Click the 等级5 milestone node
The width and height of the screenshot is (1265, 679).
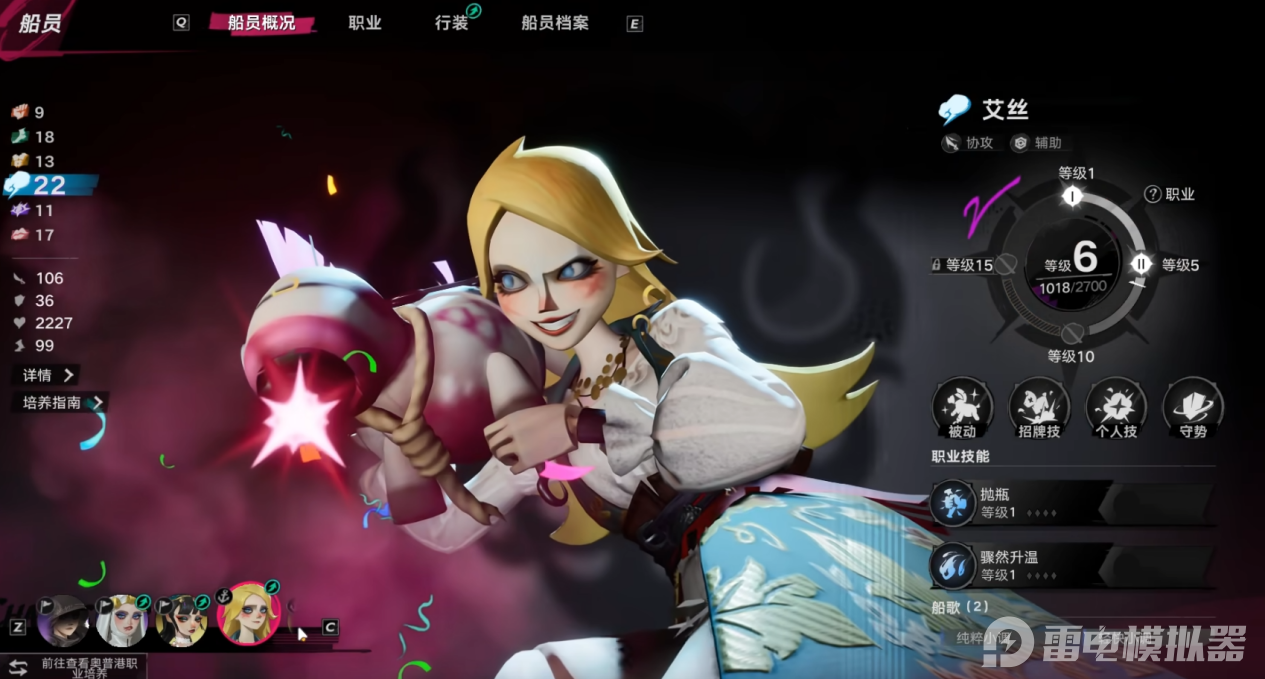1141,264
